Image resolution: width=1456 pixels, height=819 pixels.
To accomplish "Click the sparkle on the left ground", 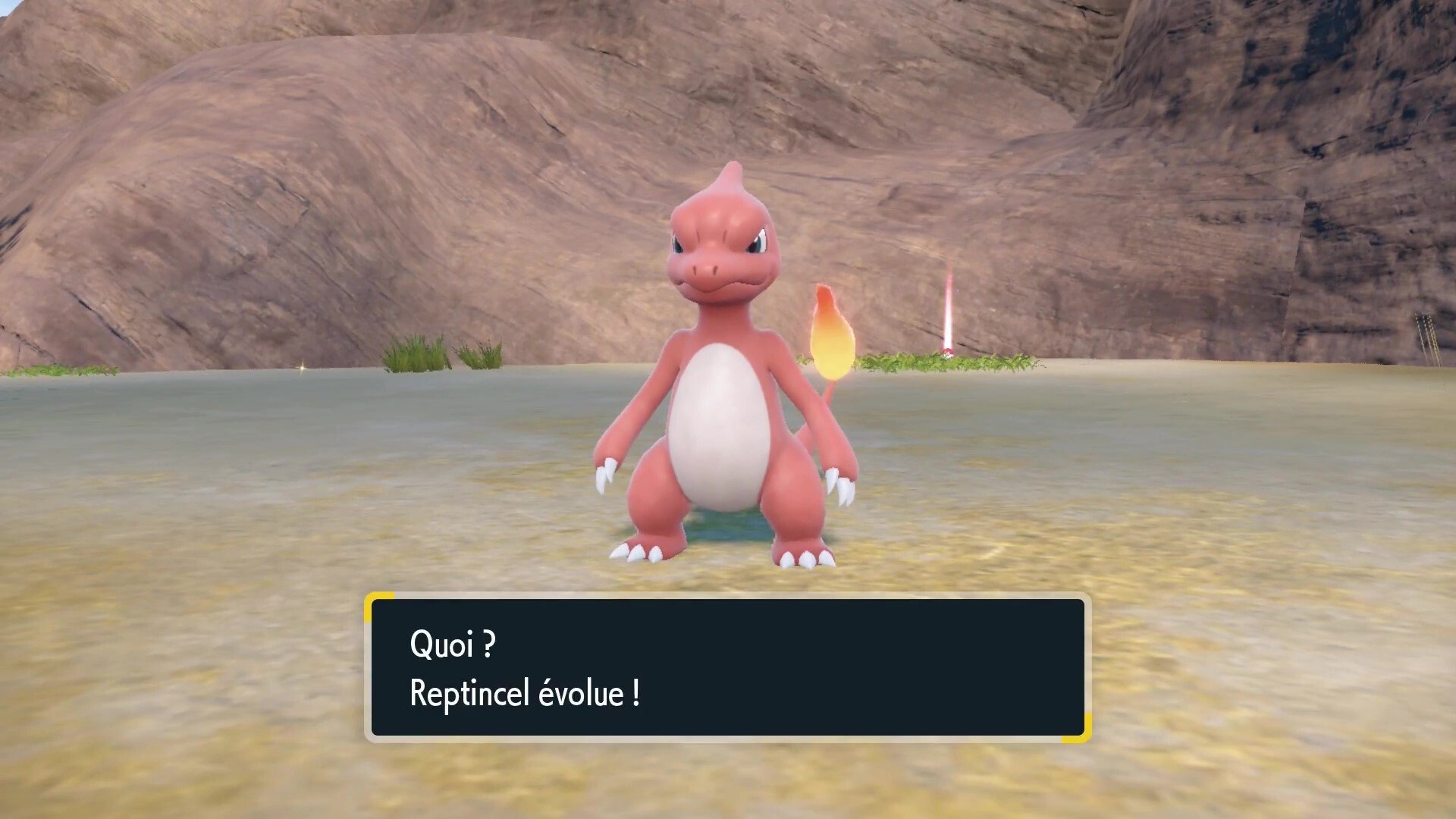I will 303,369.
